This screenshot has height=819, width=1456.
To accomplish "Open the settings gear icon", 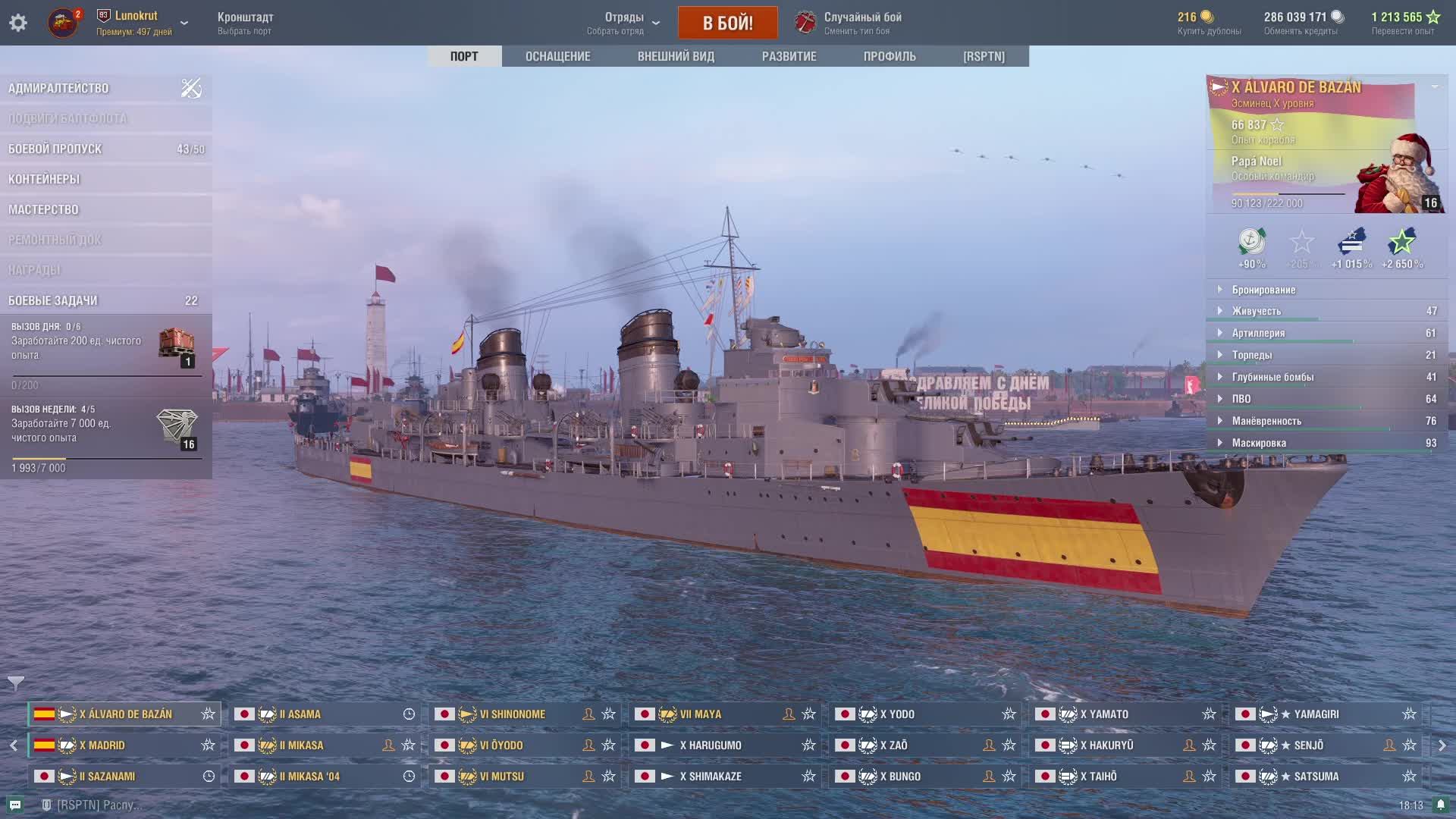I will tap(18, 23).
